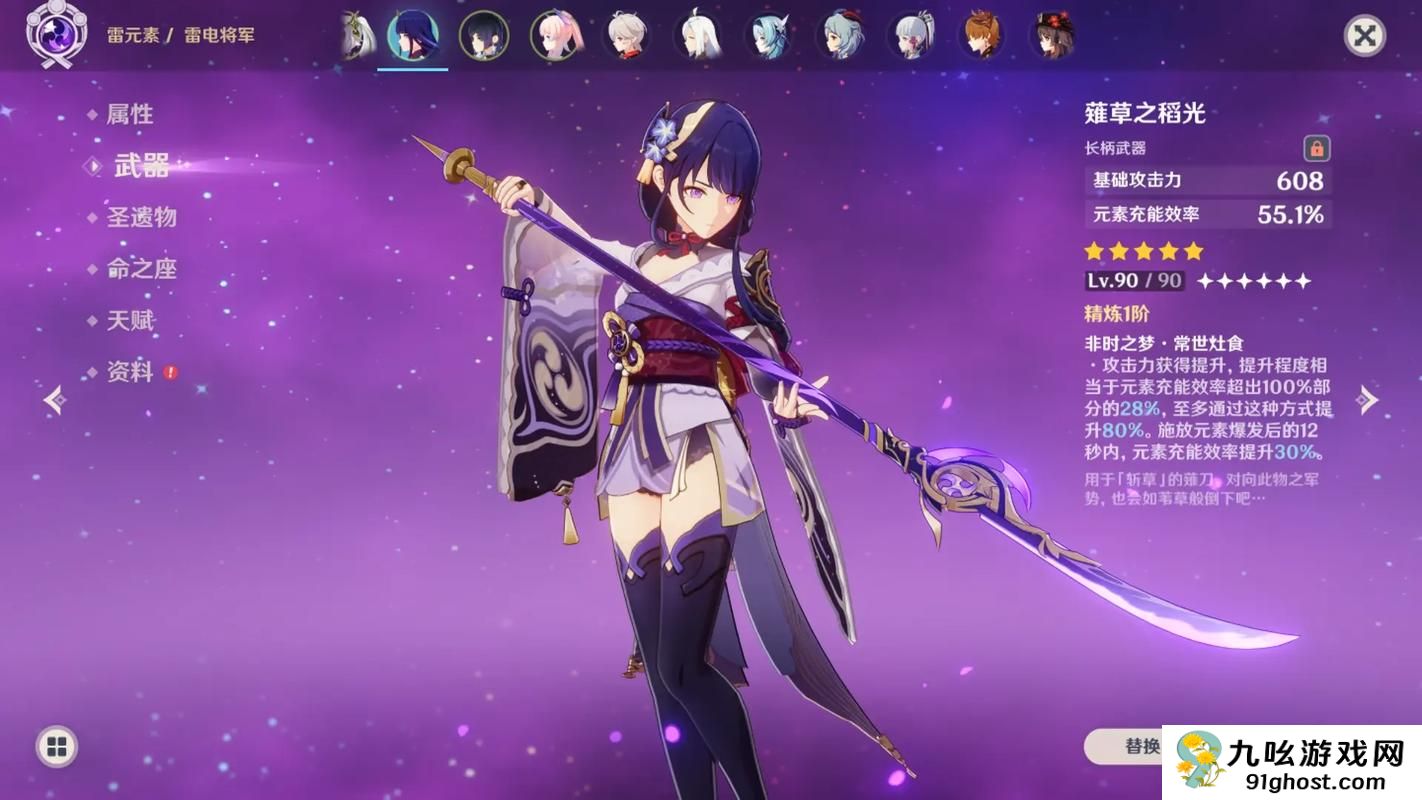Click the Electro element emblem icon
1422x800 pixels.
click(x=50, y=36)
